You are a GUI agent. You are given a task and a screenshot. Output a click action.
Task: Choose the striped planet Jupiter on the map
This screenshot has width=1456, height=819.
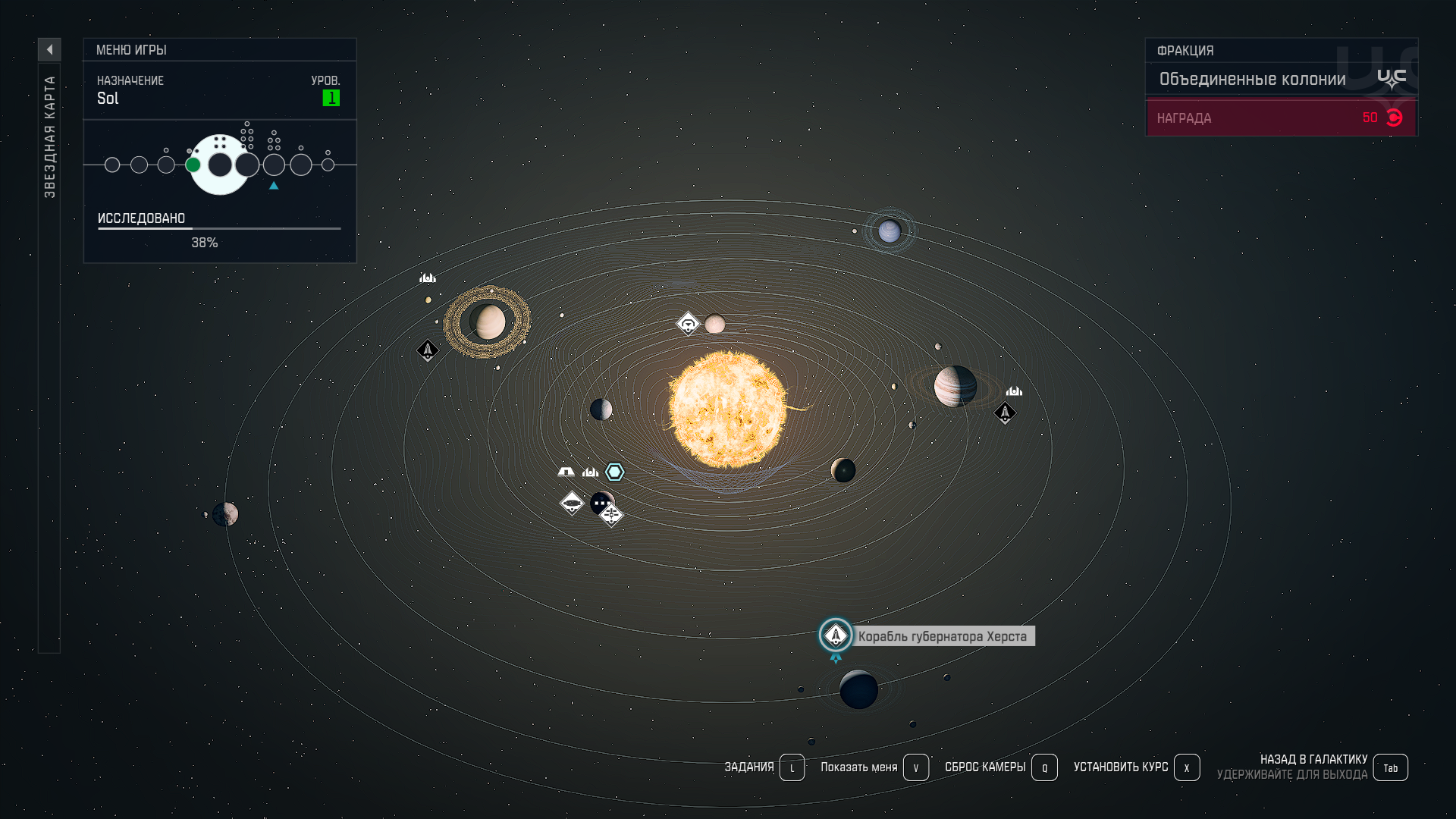click(955, 386)
